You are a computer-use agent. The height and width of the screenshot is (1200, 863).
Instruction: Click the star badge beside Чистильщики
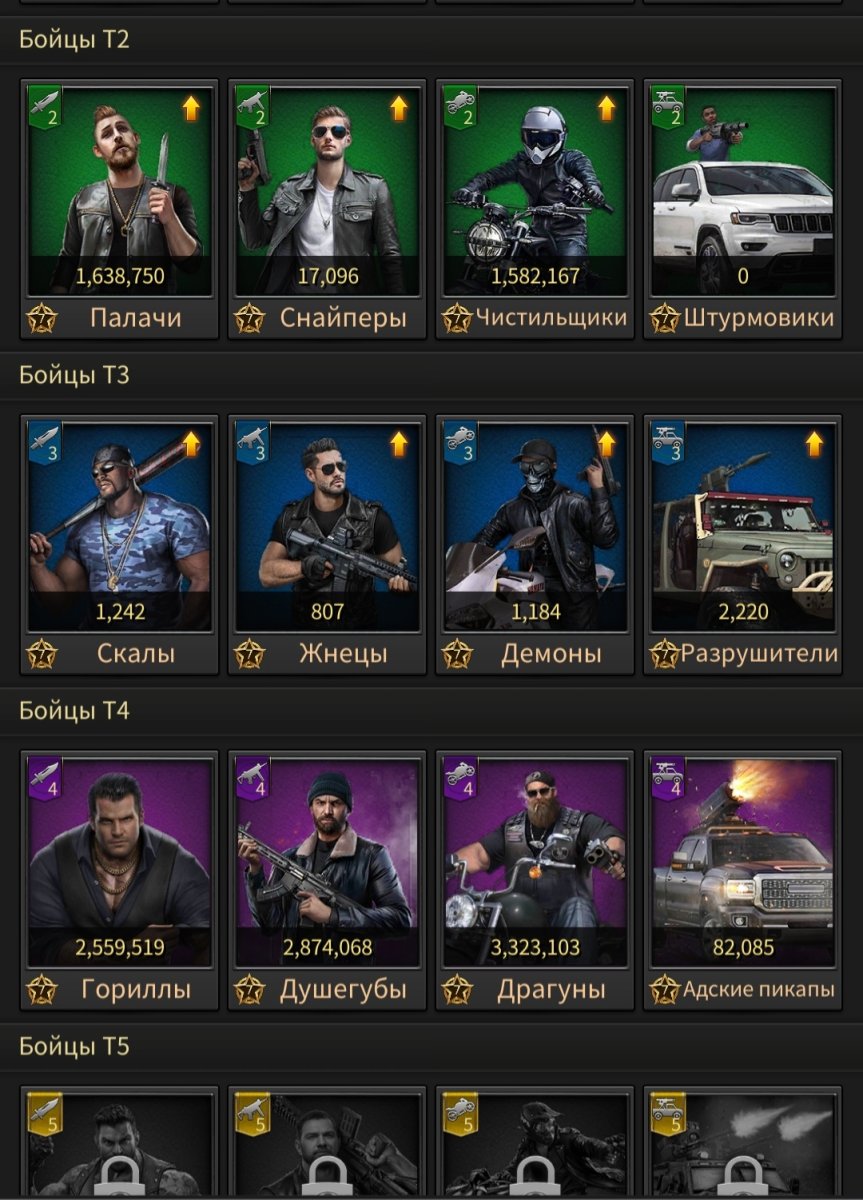click(457, 318)
